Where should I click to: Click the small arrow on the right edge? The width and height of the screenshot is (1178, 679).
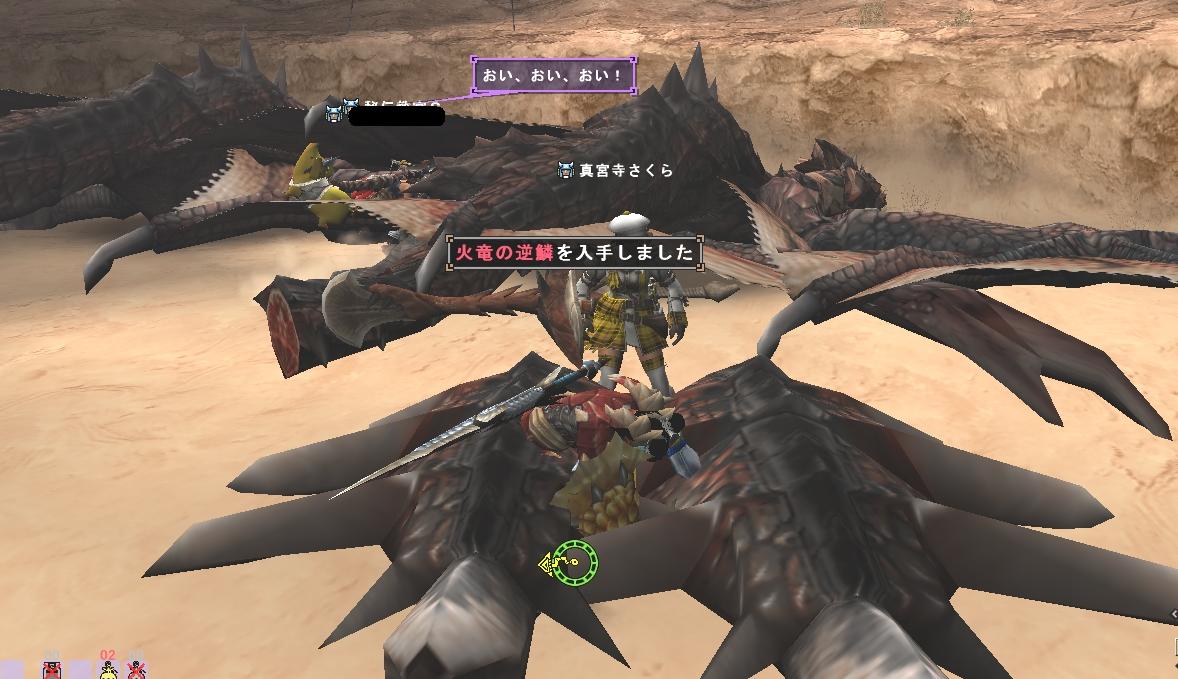tap(1173, 614)
